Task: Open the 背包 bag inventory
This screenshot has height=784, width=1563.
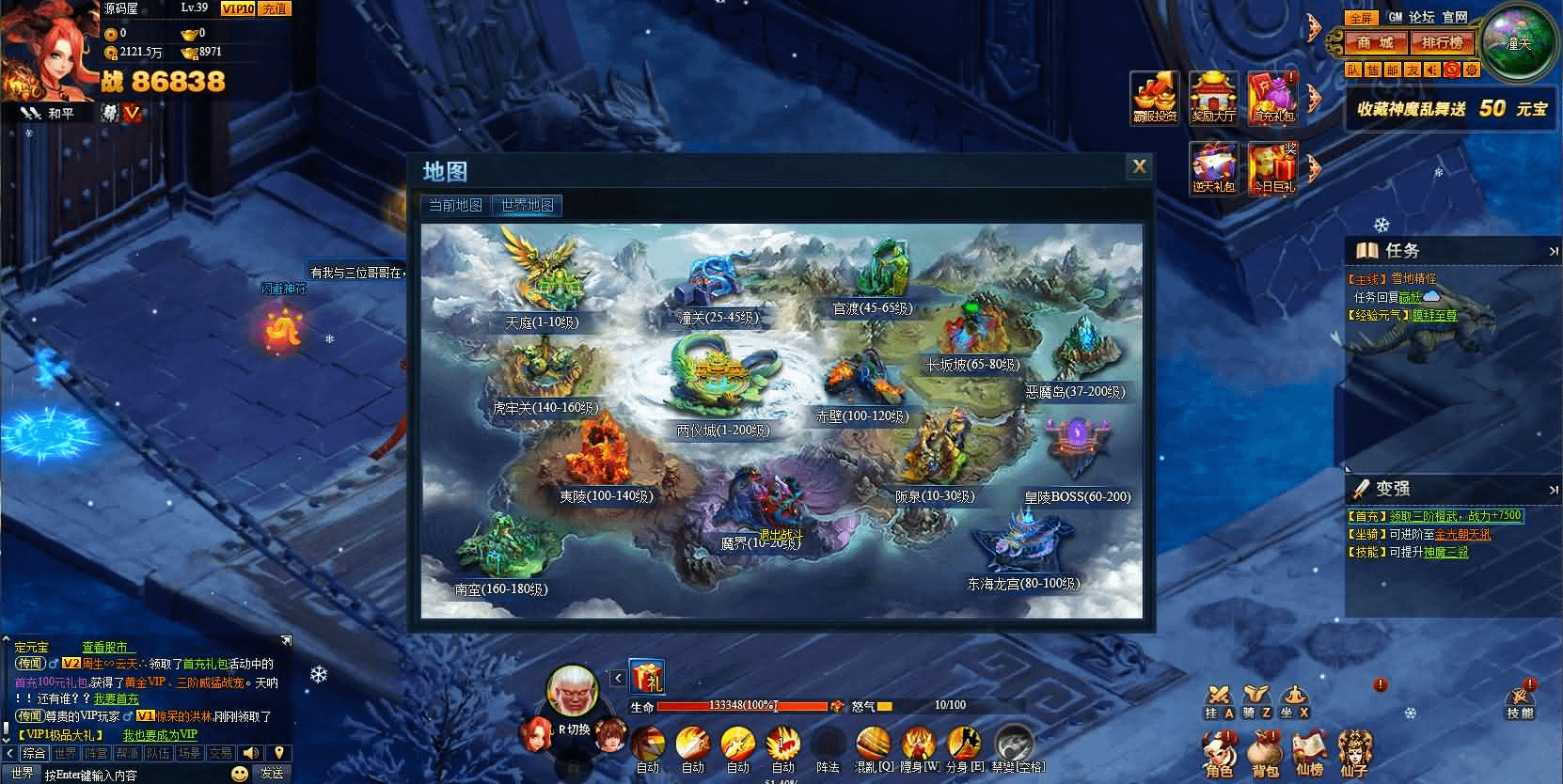Action: coord(1265,753)
